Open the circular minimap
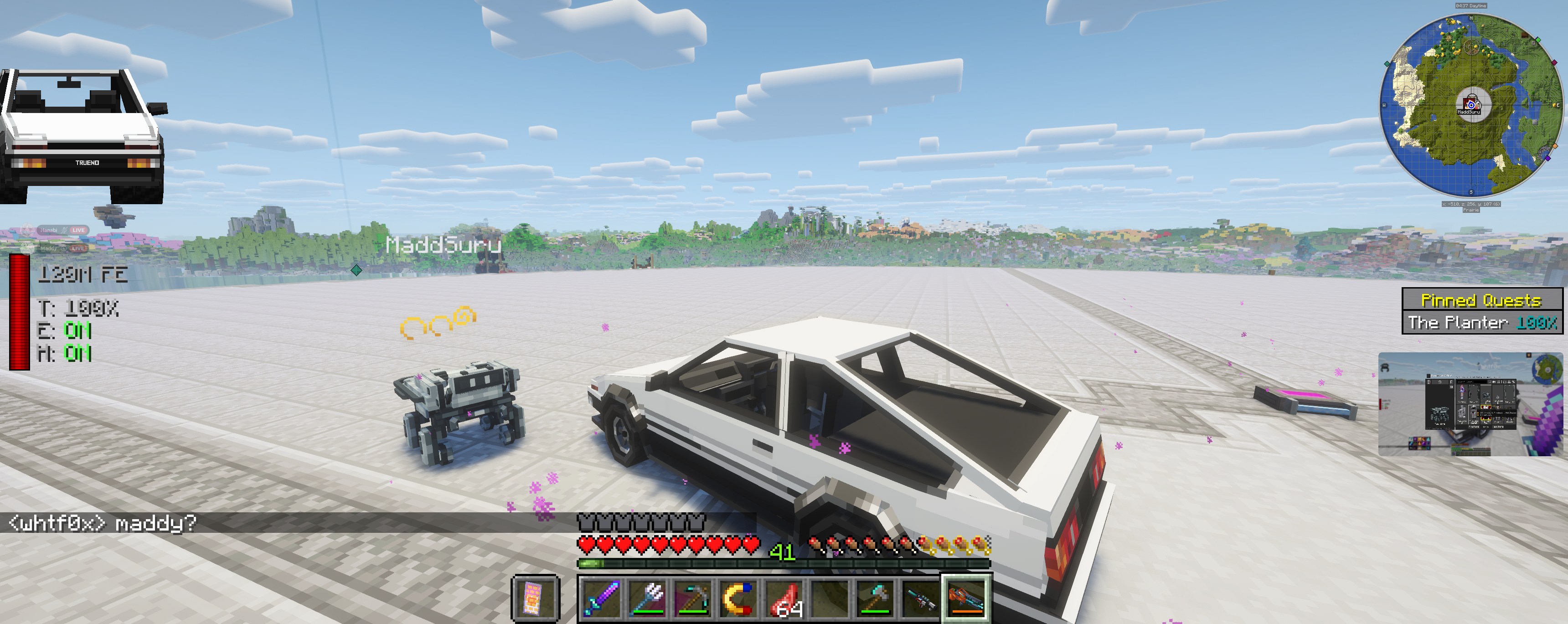Viewport: 1568px width, 624px height. point(1470,105)
